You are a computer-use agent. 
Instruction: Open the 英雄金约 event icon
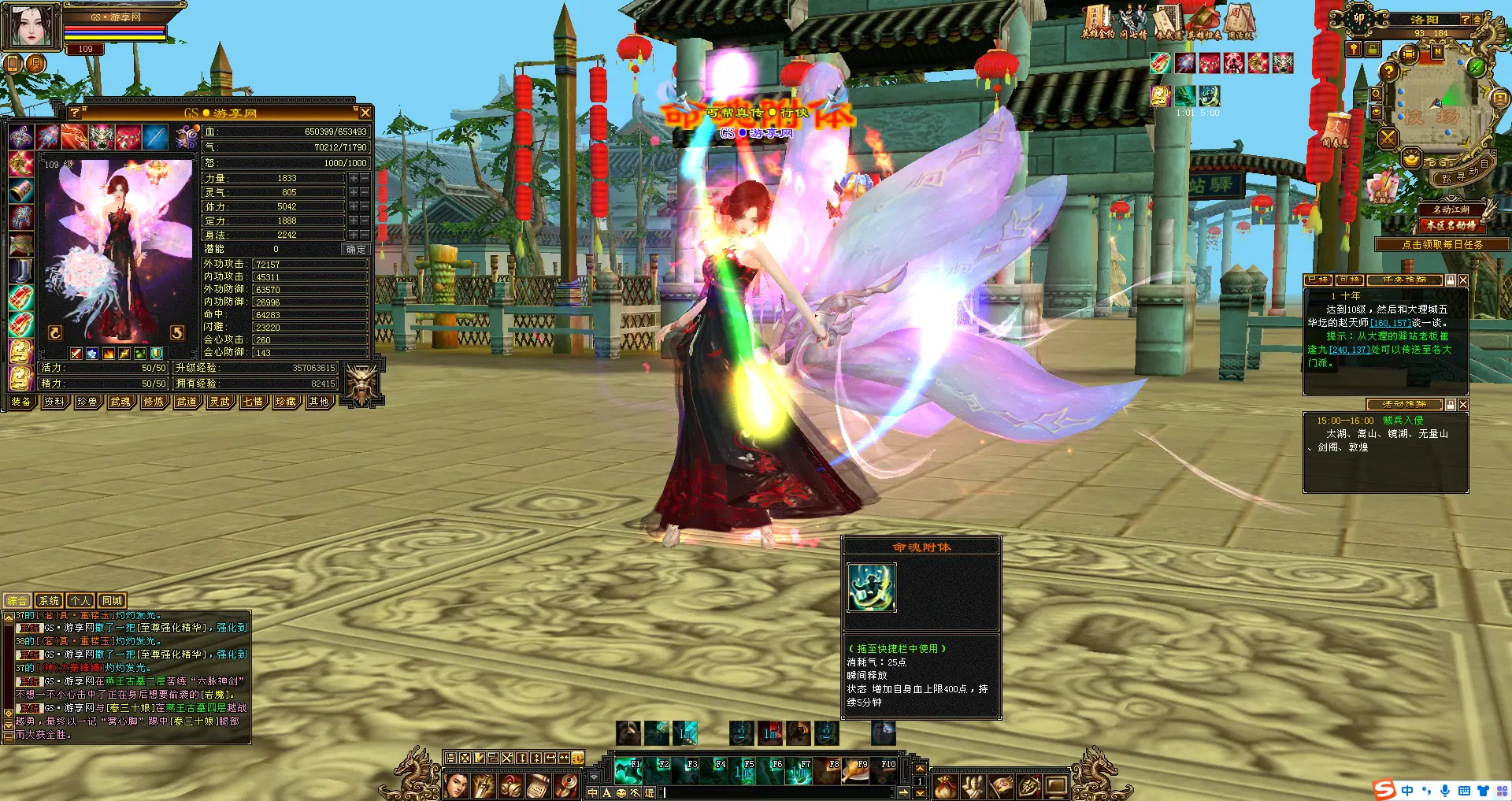coord(1097,22)
